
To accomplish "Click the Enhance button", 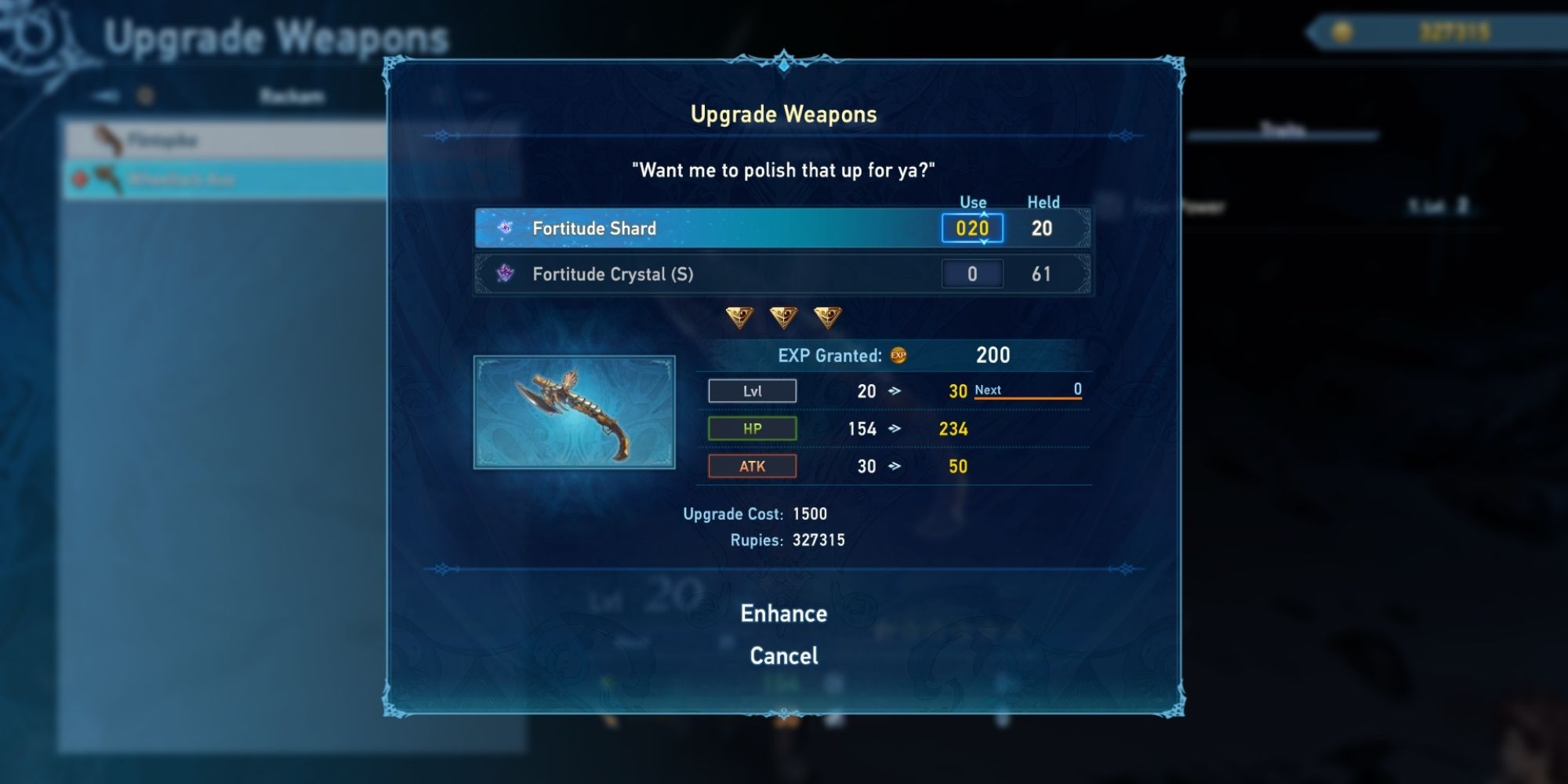I will (784, 614).
